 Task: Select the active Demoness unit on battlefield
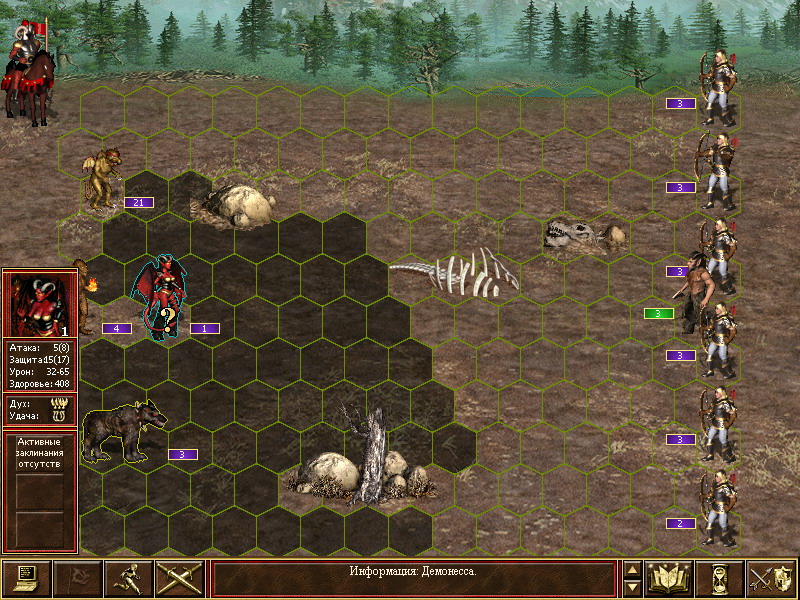coord(164,297)
